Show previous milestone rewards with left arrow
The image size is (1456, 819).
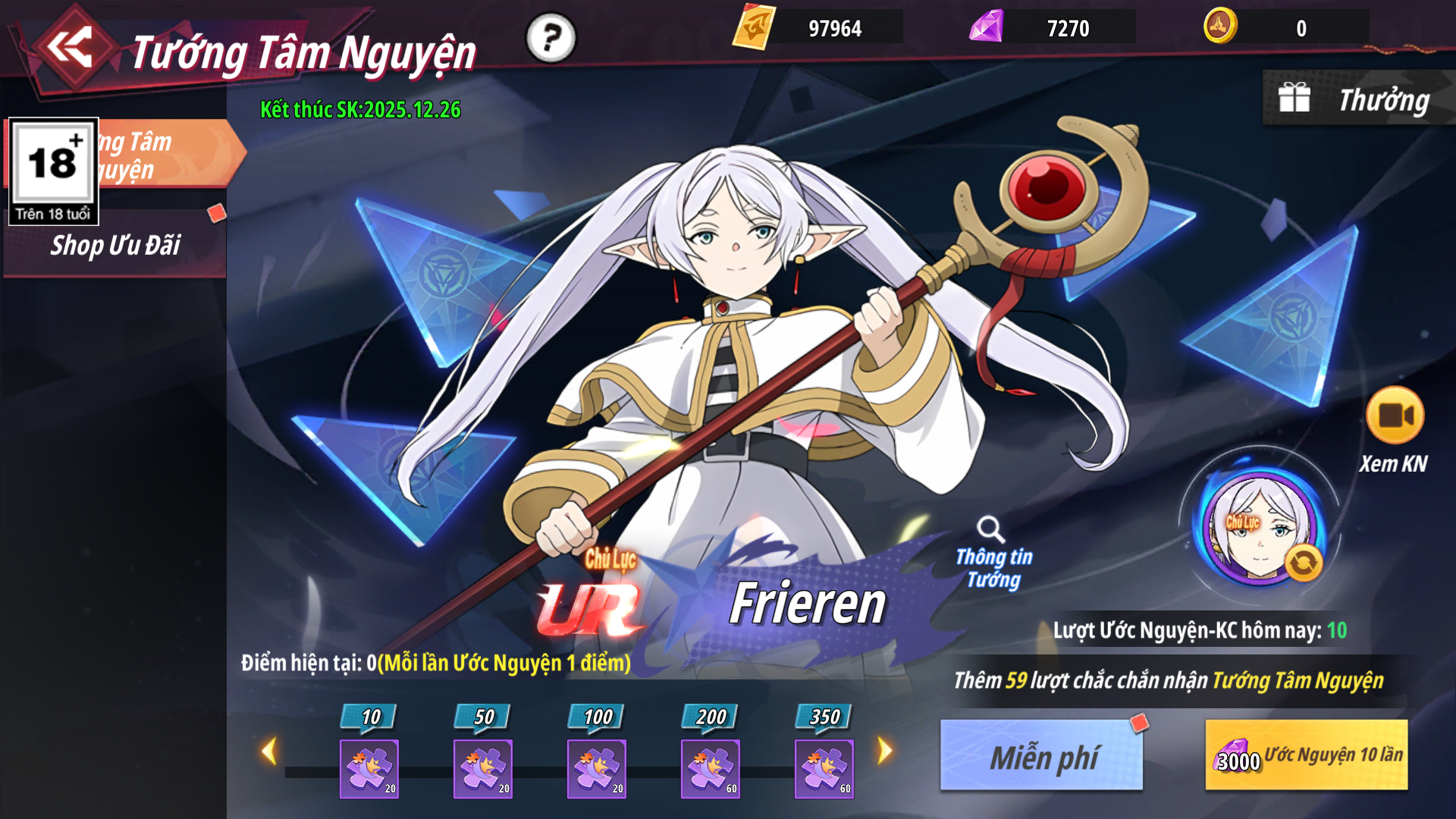click(x=268, y=752)
